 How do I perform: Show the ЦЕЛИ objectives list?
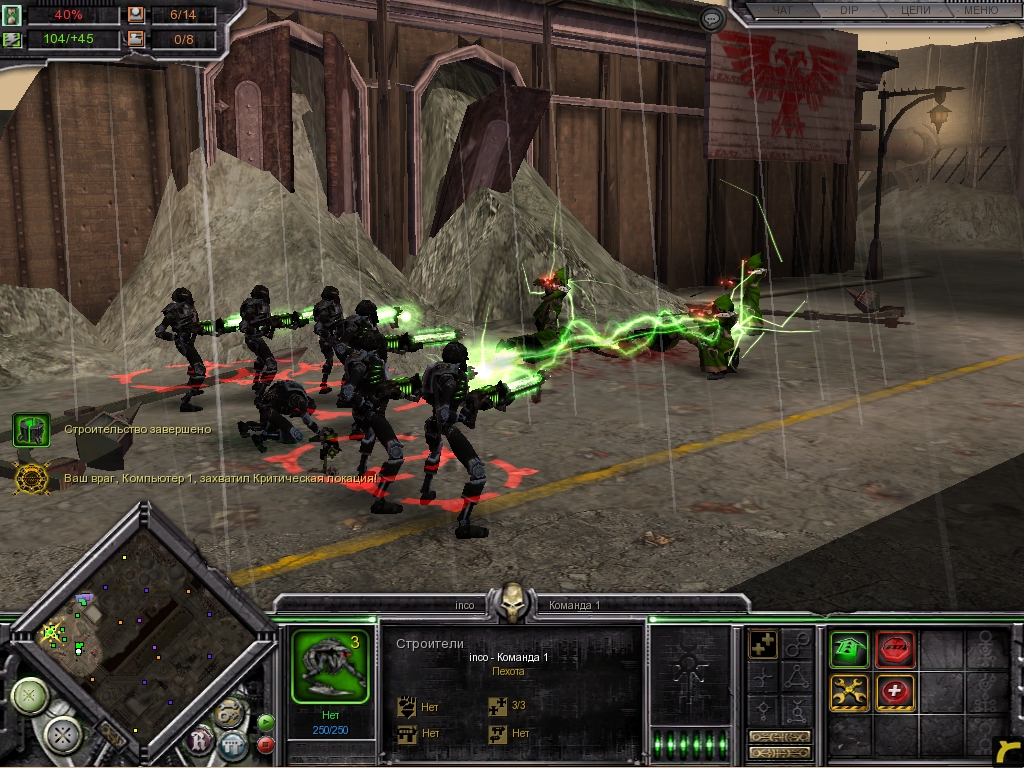click(914, 11)
